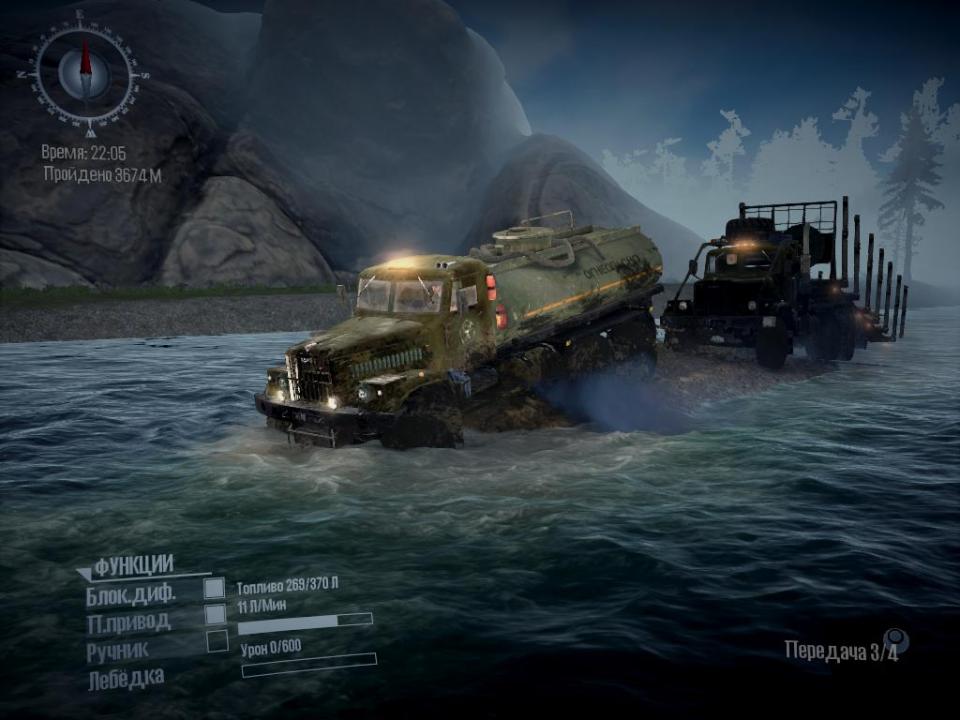Click the ФУНКЦИИ functions header
960x720 pixels.
(x=133, y=567)
